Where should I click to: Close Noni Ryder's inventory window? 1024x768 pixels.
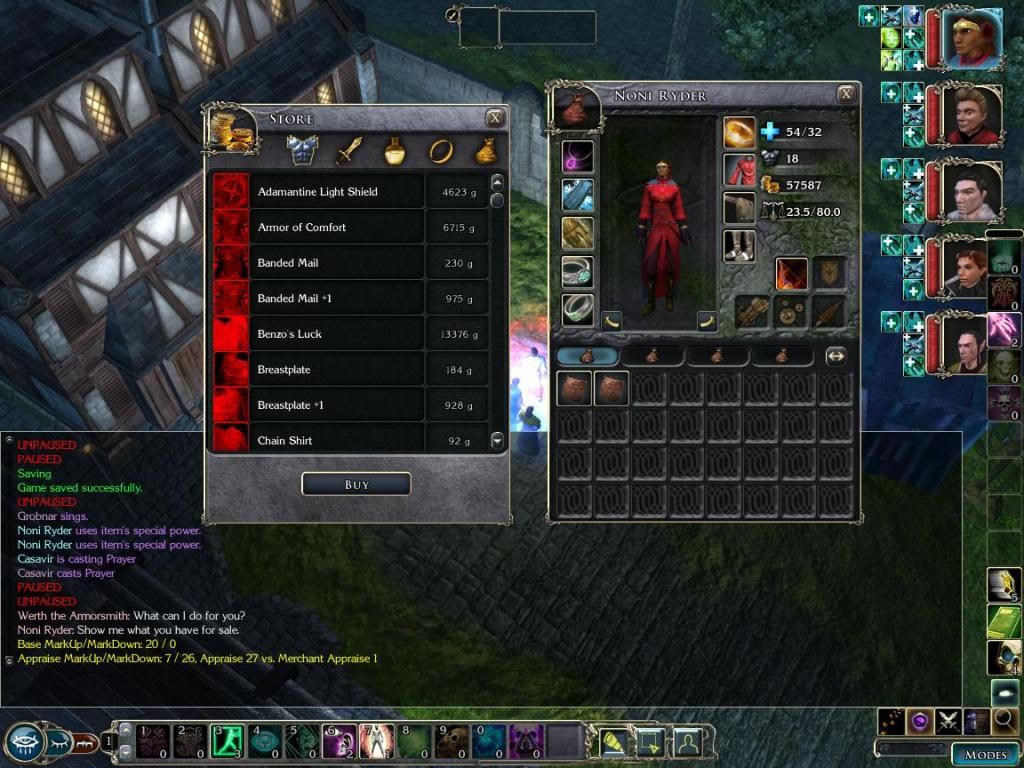pos(846,94)
